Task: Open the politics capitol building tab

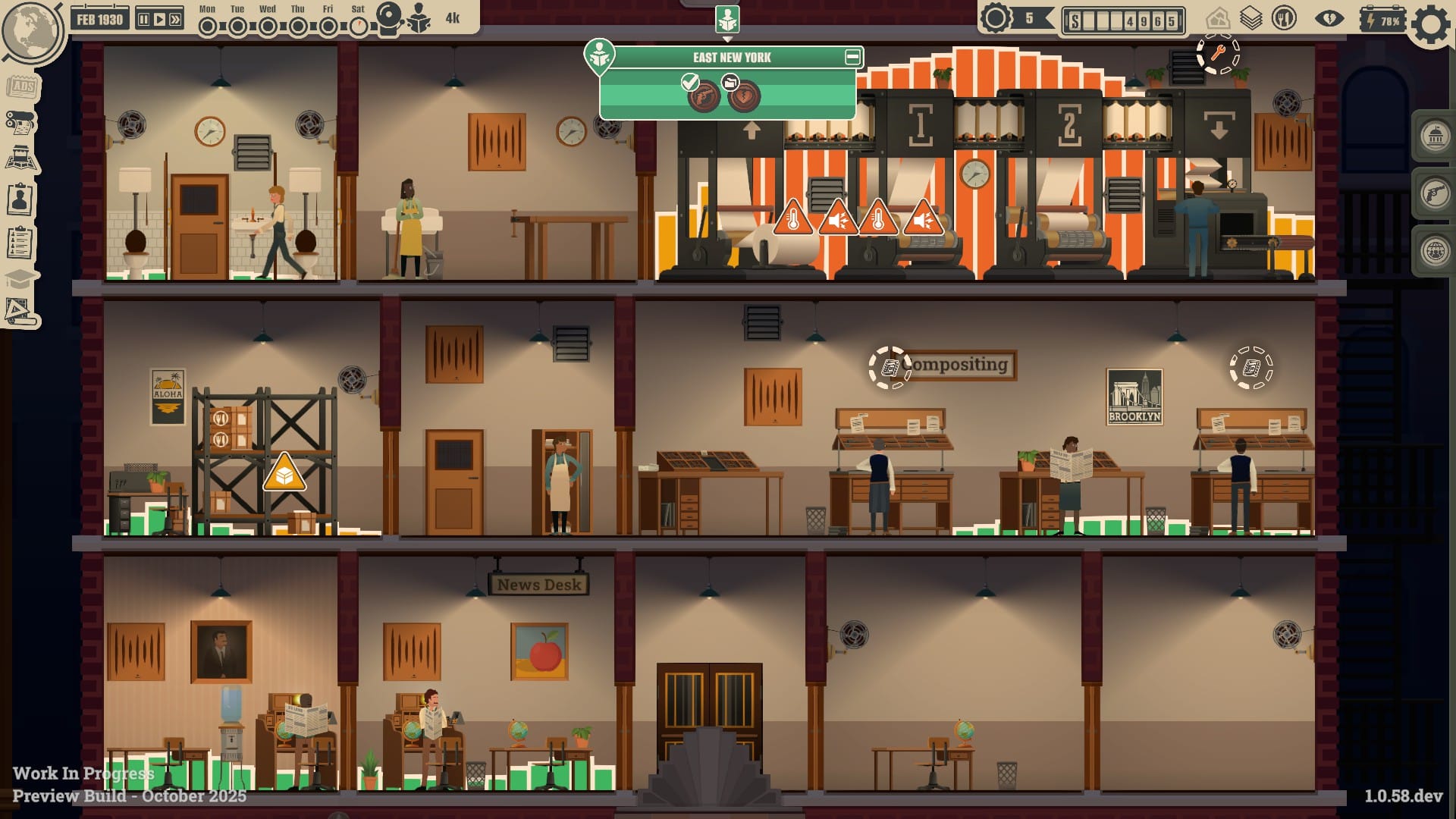Action: click(1435, 136)
